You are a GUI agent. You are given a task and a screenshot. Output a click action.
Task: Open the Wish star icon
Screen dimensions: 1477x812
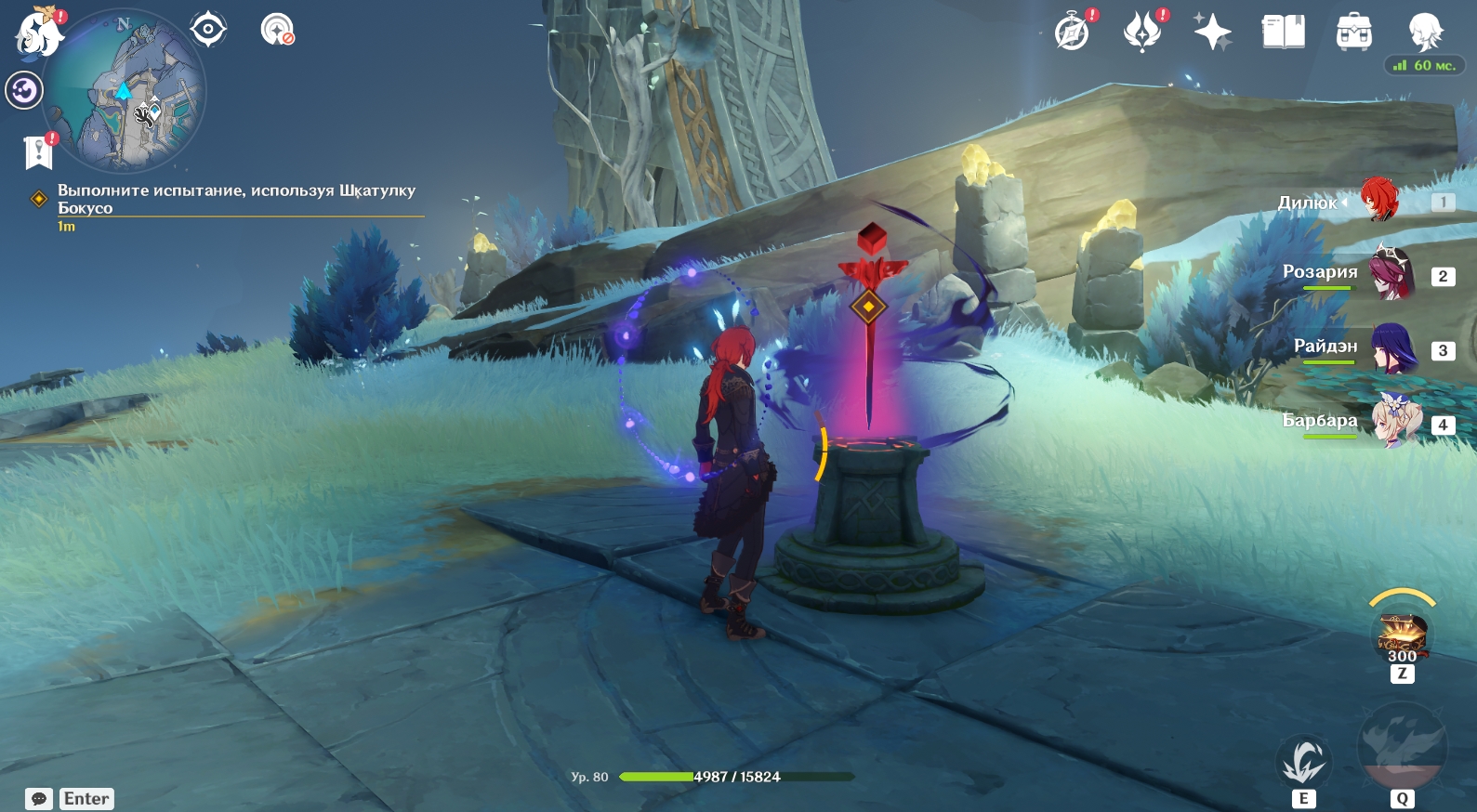tap(1212, 32)
